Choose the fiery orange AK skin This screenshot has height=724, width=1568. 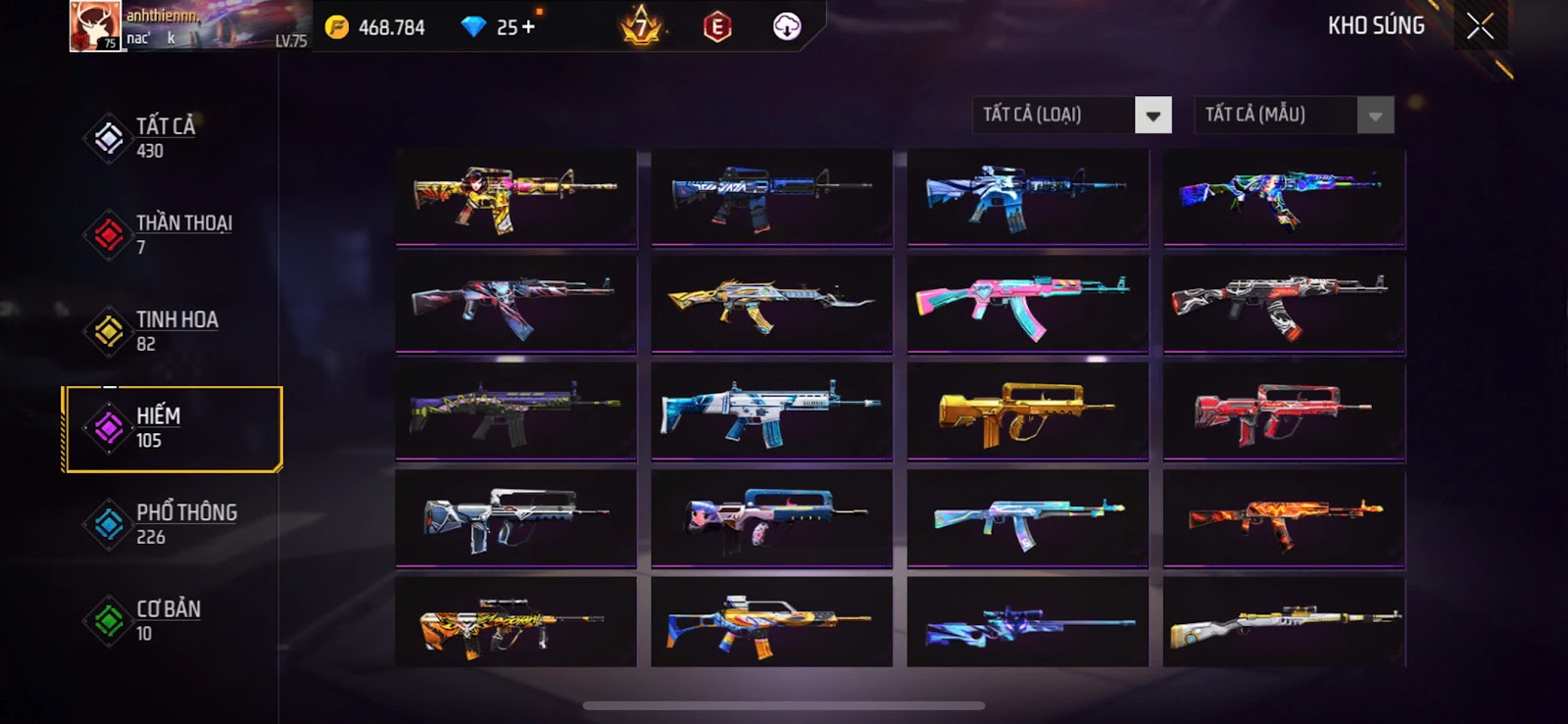coord(1284,518)
